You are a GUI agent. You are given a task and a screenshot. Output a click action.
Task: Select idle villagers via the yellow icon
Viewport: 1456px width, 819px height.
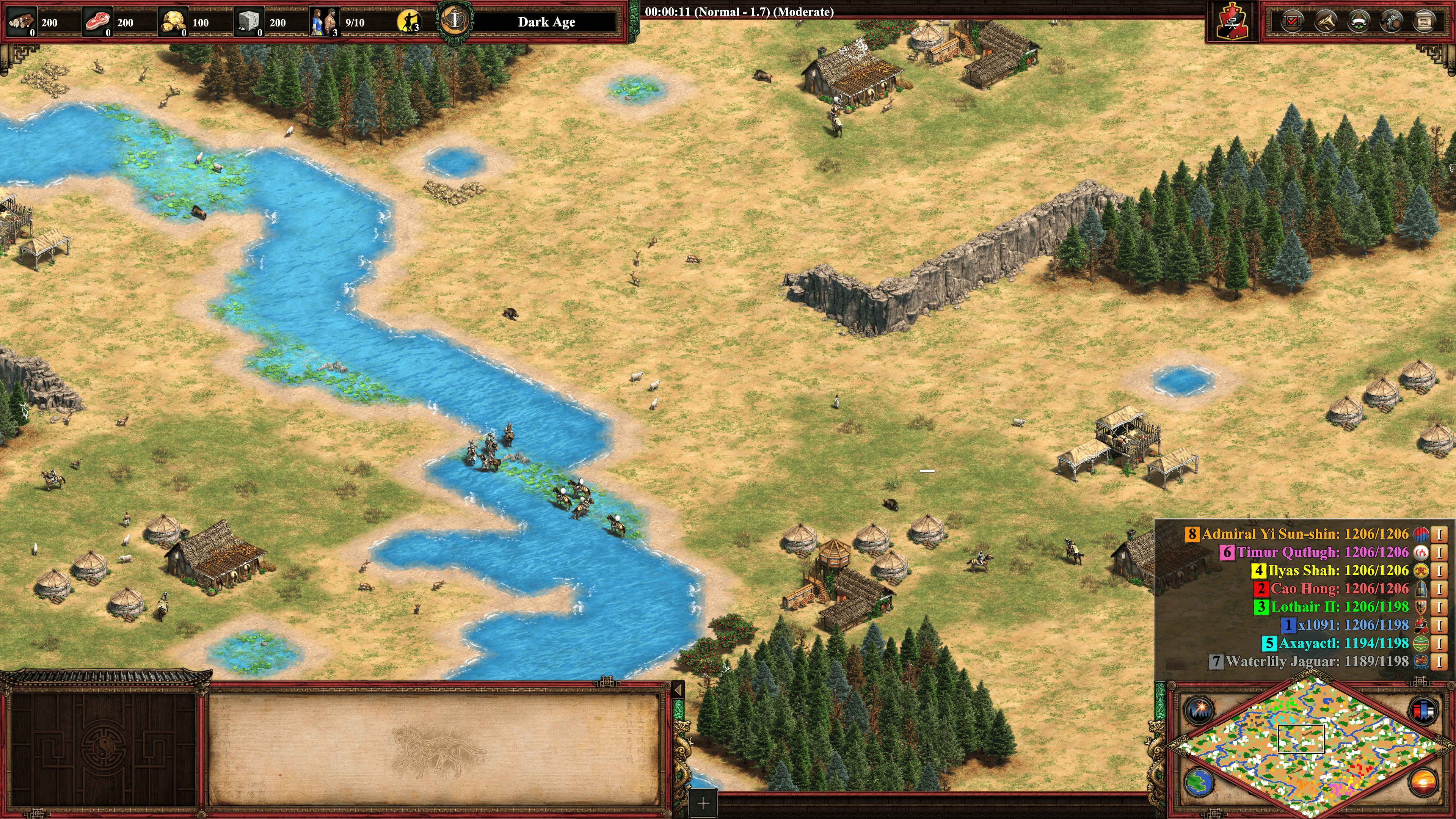tap(409, 22)
